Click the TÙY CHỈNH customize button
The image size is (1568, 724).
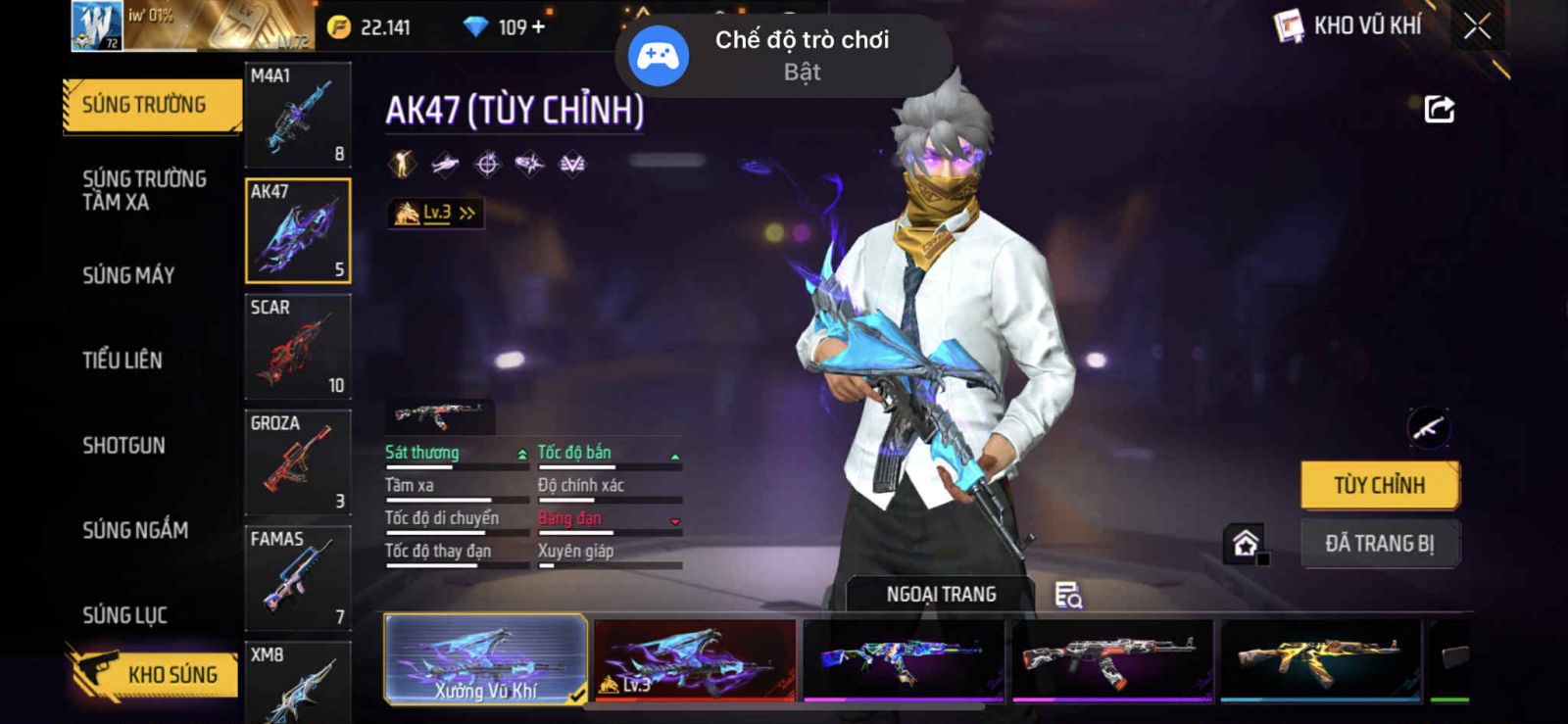pos(1379,485)
